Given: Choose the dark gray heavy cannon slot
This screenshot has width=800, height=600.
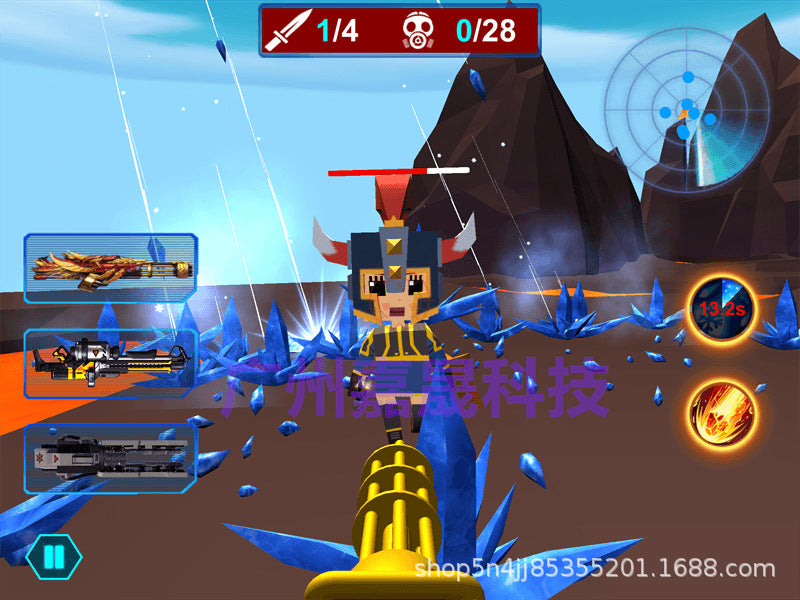Looking at the screenshot, I should 110,457.
